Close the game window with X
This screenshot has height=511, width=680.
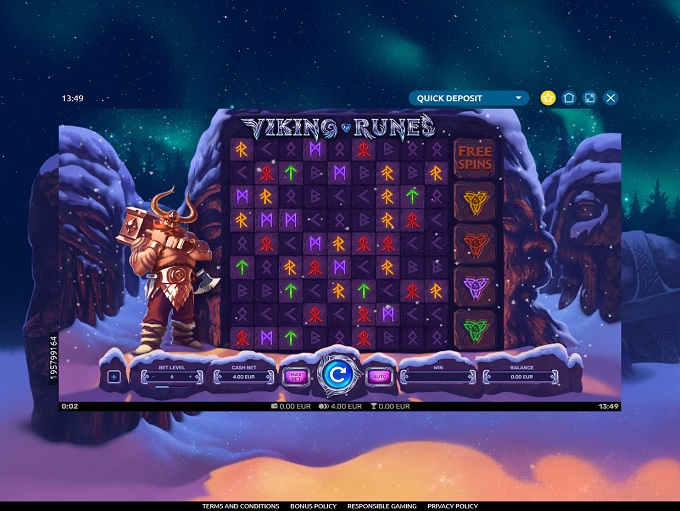tap(611, 98)
